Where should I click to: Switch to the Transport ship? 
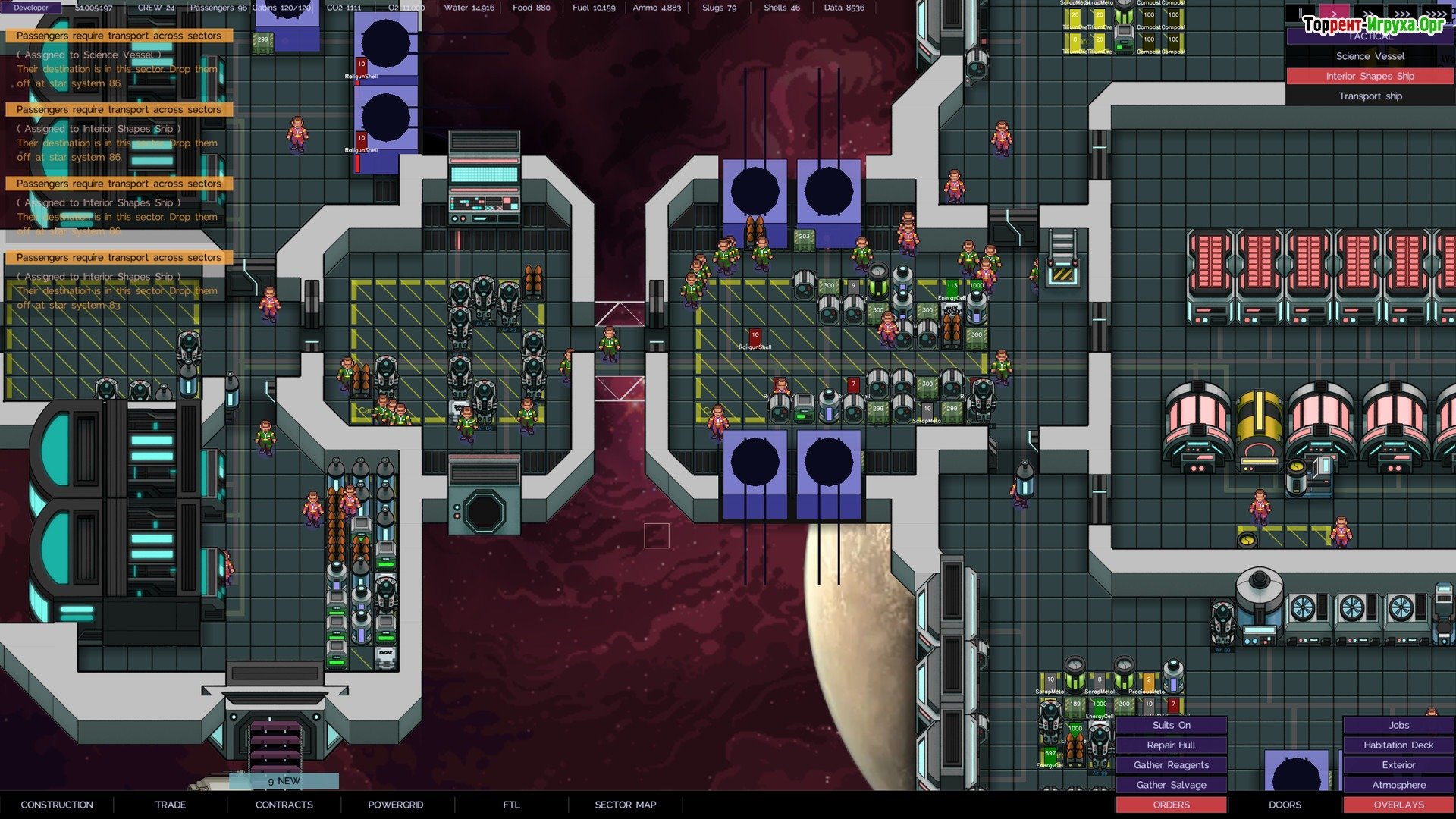tap(1370, 96)
